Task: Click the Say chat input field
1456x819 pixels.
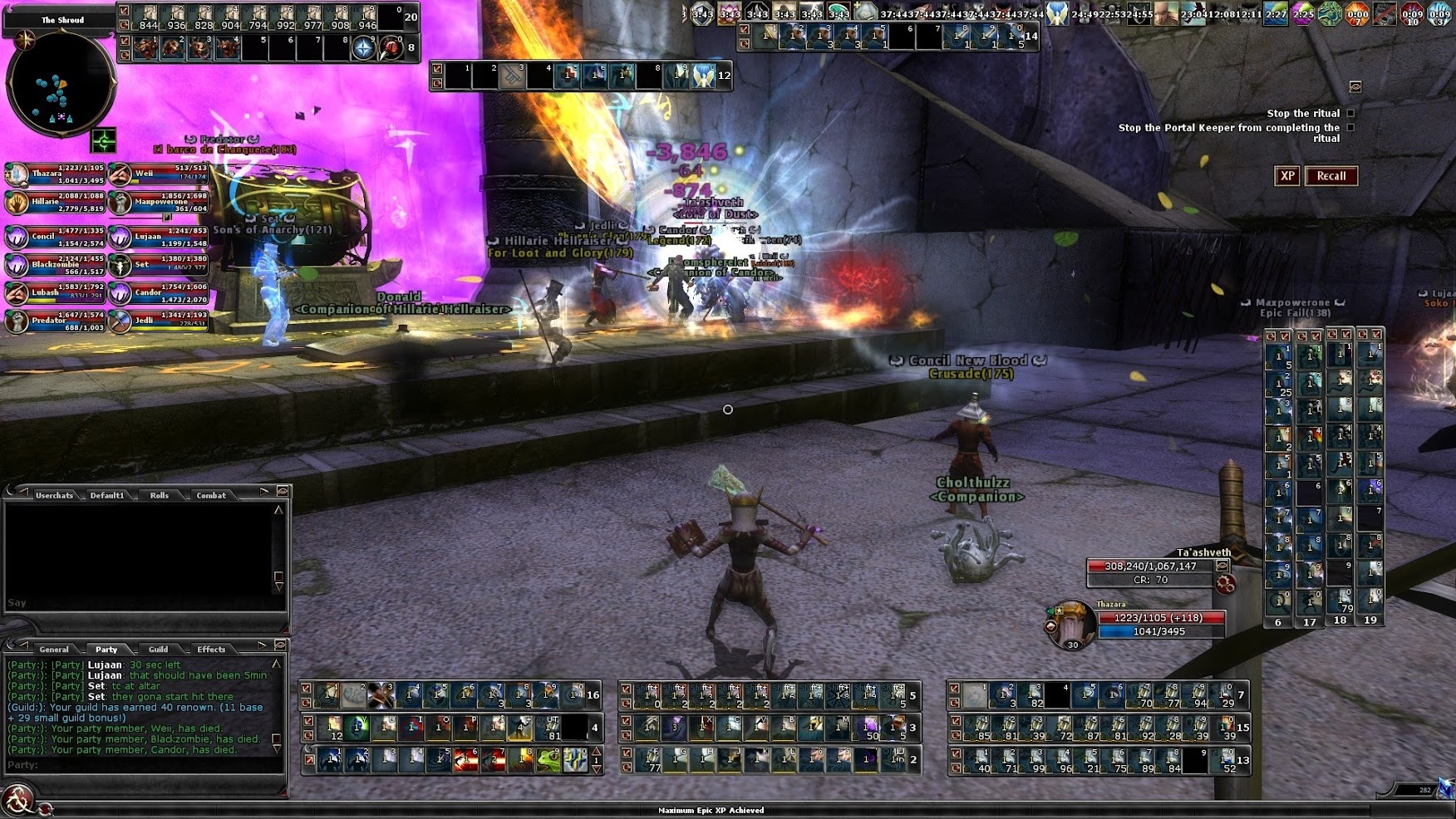Action: (141, 603)
